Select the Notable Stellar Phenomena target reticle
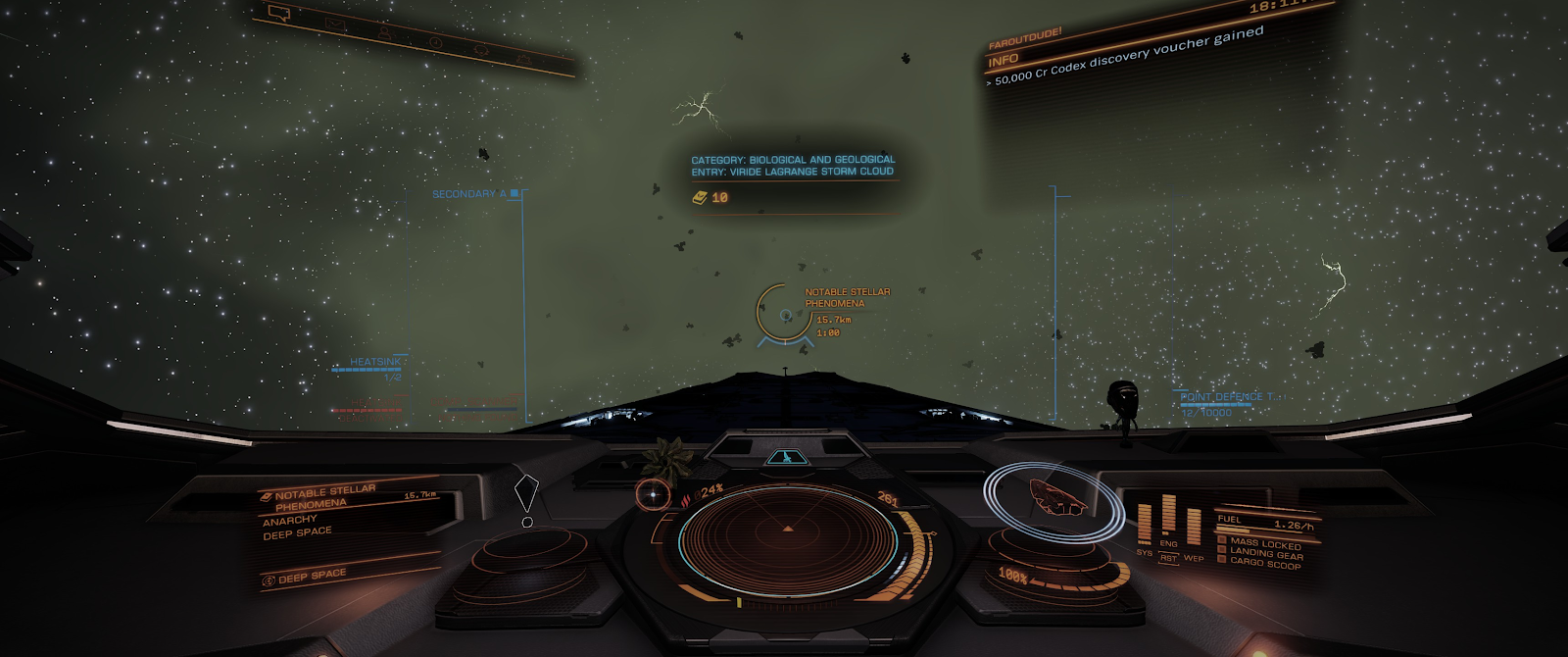 [x=785, y=315]
